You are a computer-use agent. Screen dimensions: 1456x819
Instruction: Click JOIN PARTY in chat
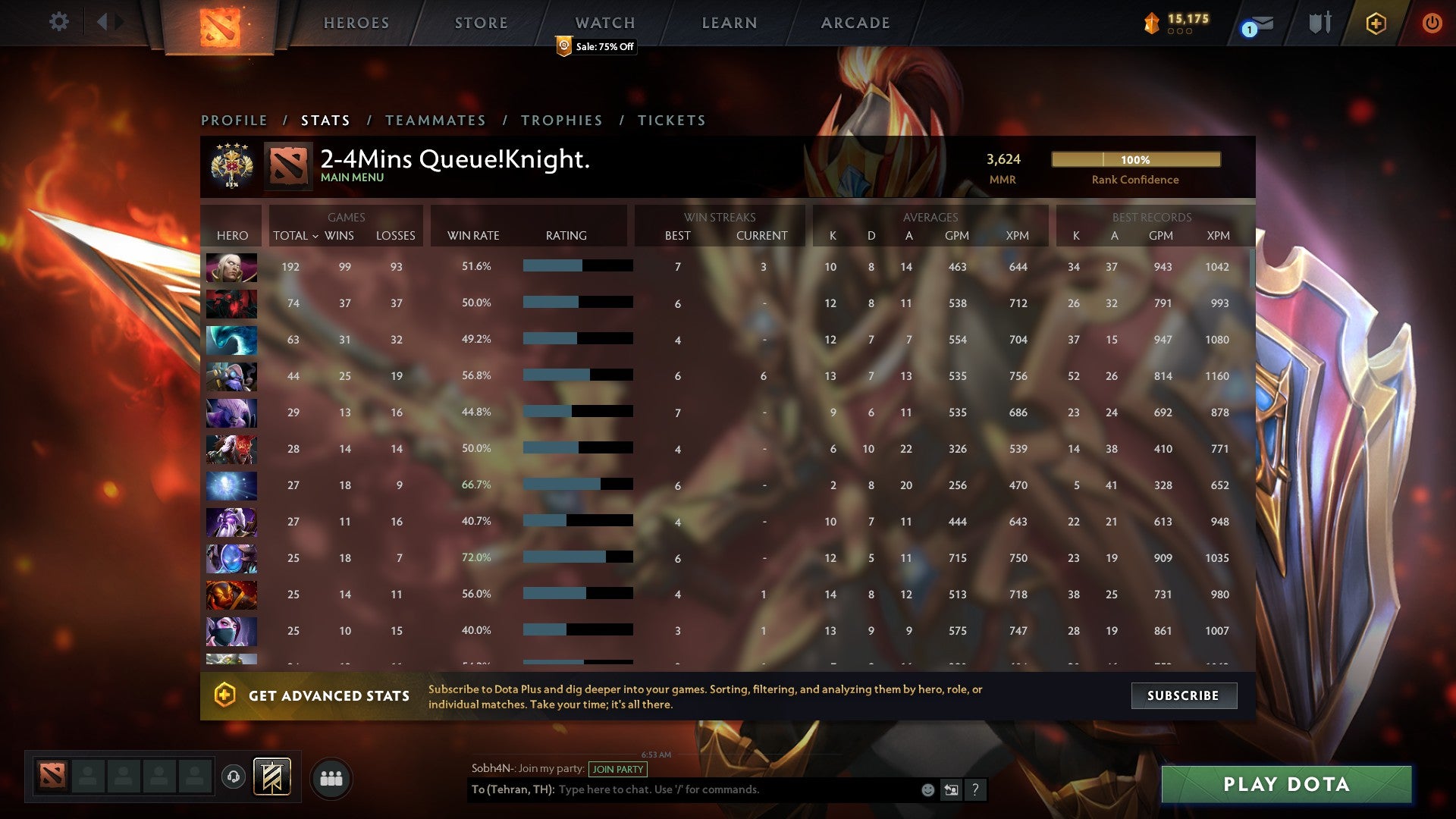point(617,769)
